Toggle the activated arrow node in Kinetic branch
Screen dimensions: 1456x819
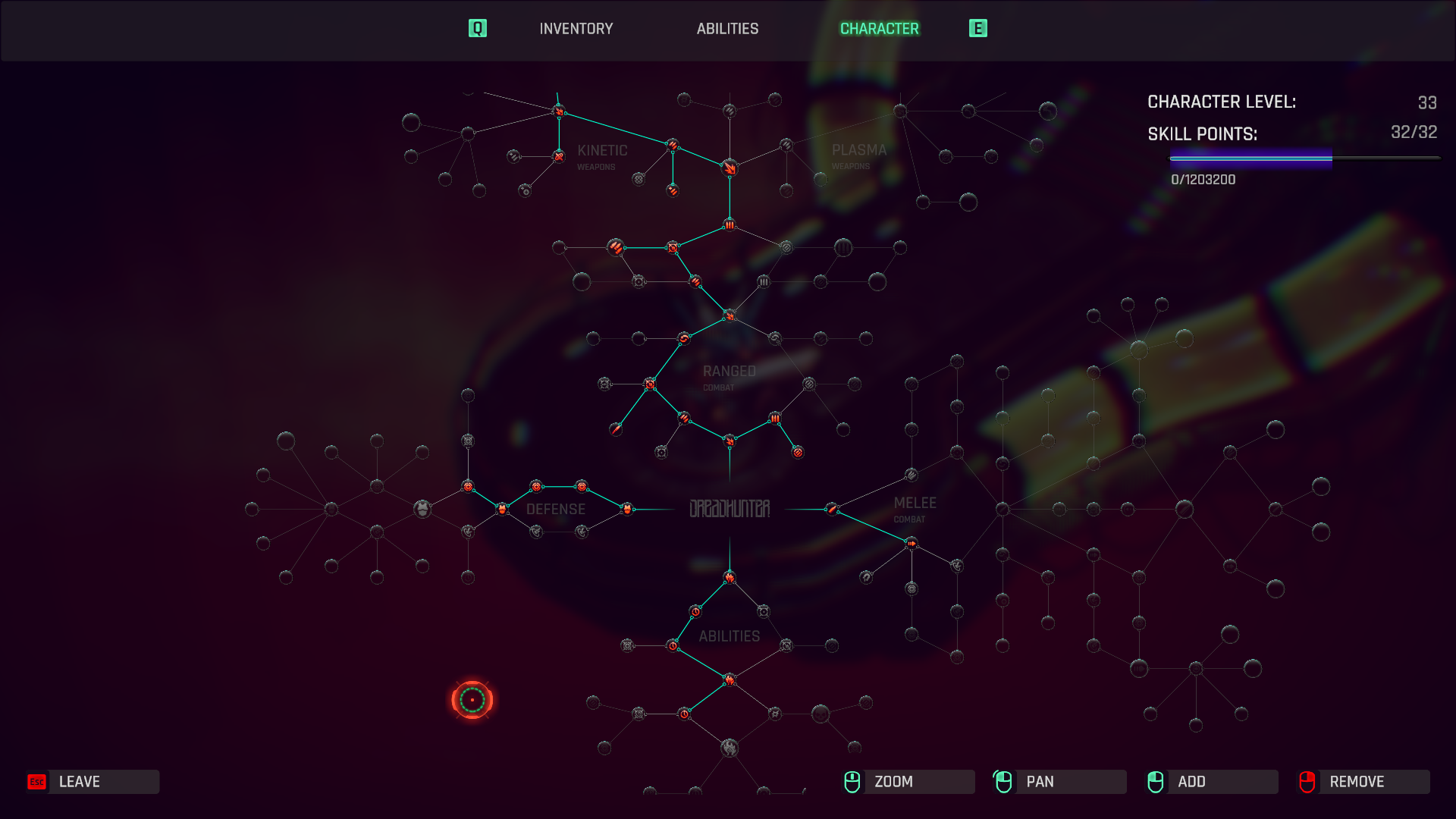(x=559, y=111)
